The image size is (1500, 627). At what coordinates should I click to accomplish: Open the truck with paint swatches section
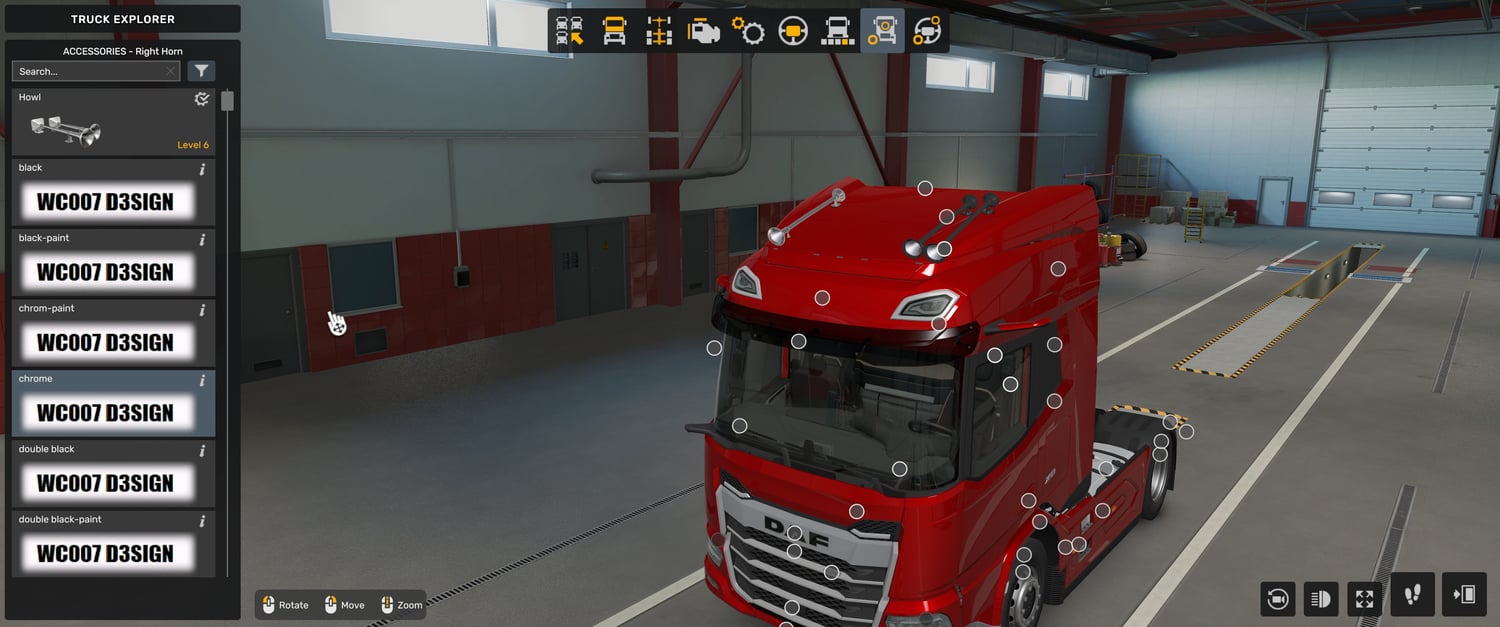tap(837, 31)
